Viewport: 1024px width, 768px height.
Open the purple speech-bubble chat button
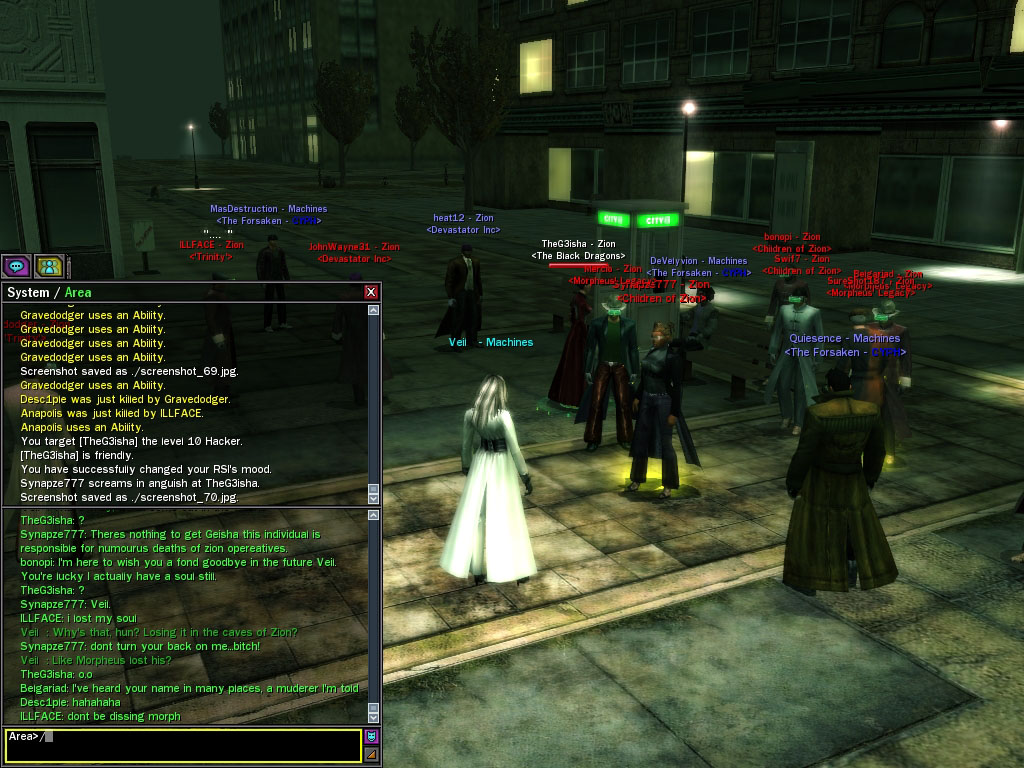pos(16,266)
